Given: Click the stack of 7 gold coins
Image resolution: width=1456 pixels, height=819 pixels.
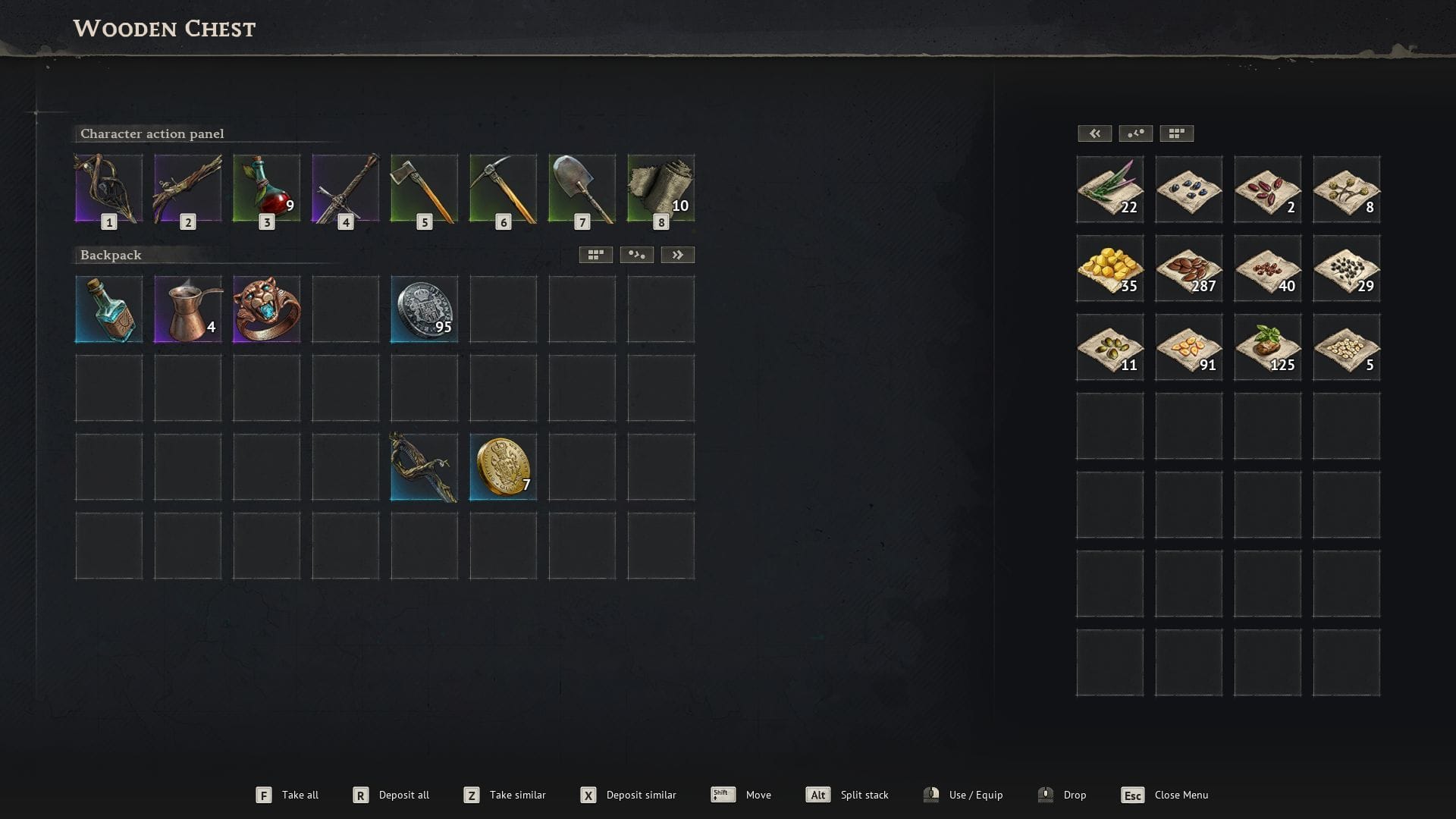Looking at the screenshot, I should 503,466.
